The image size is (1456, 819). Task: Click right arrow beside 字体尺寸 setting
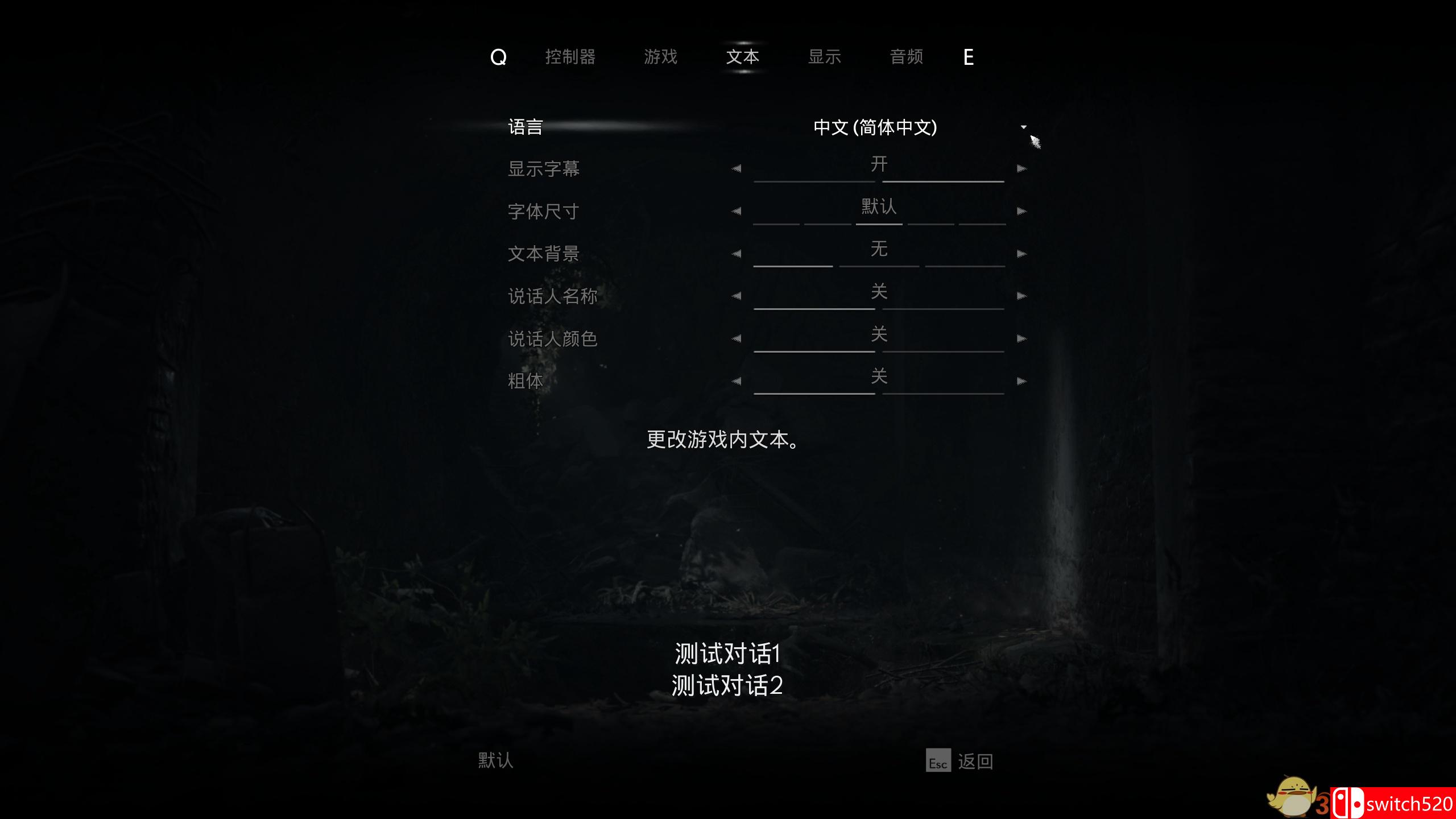point(1022,210)
